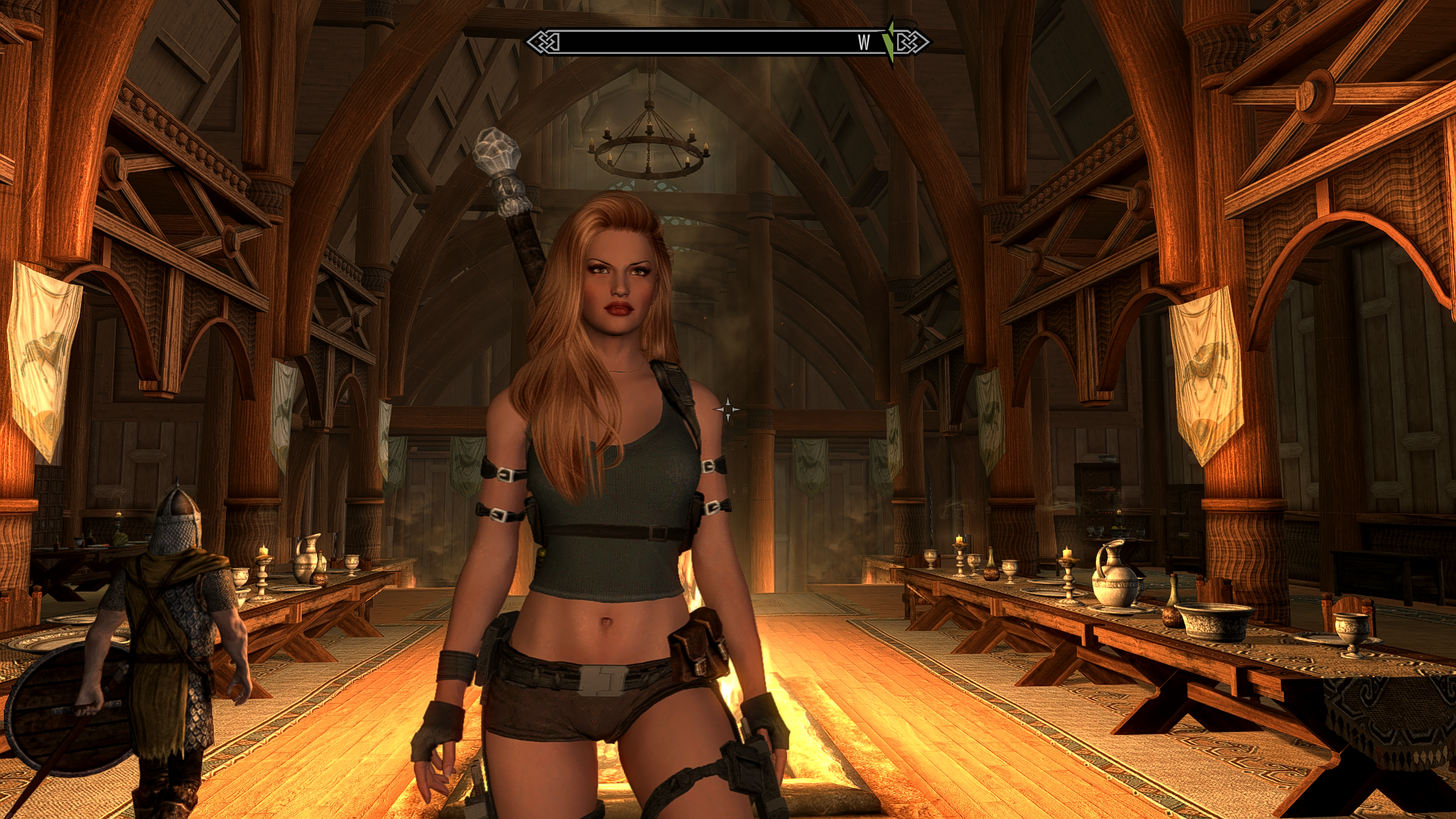Click the compass bar at the top

point(726,42)
